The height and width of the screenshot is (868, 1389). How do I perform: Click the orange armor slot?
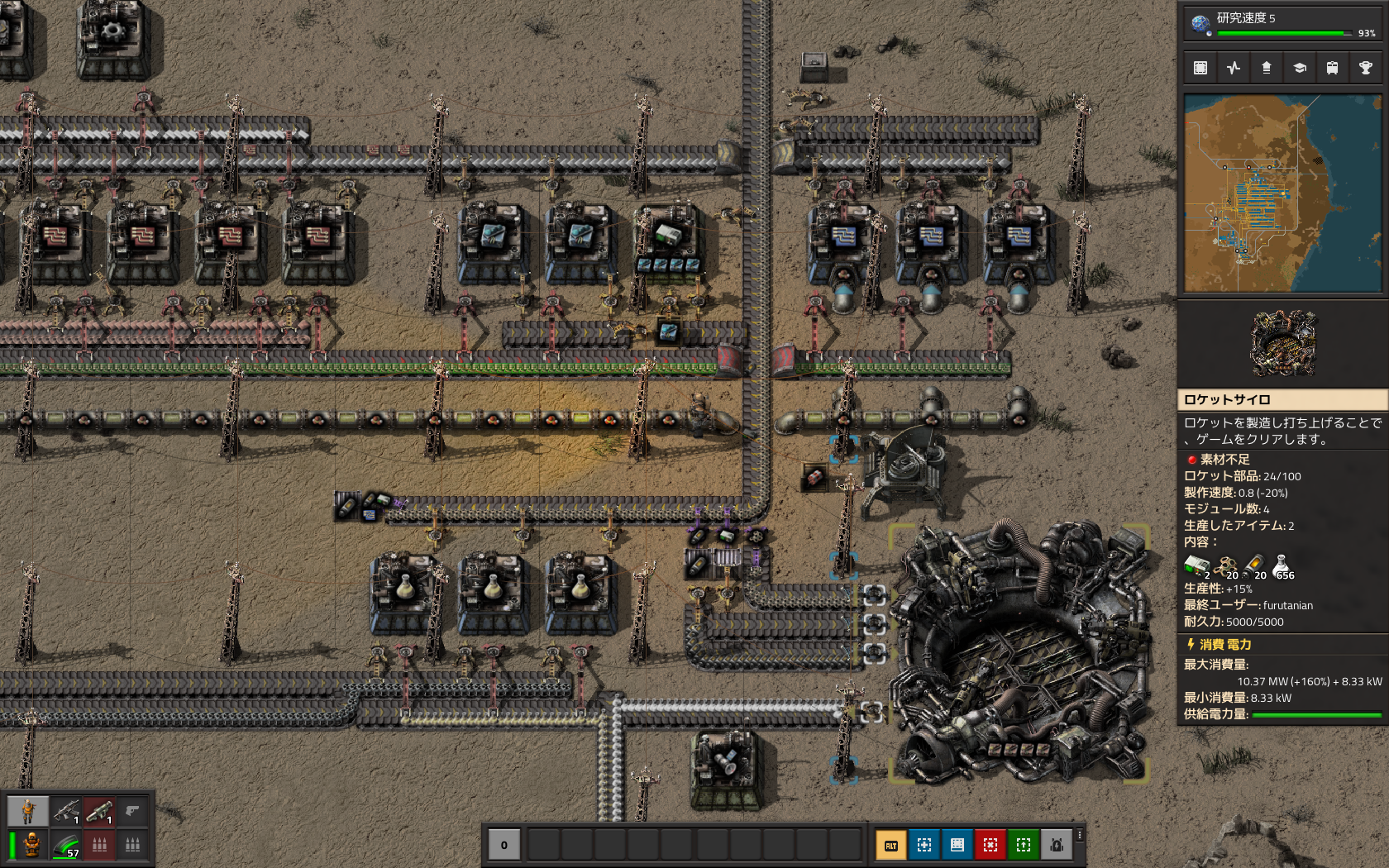[31, 845]
